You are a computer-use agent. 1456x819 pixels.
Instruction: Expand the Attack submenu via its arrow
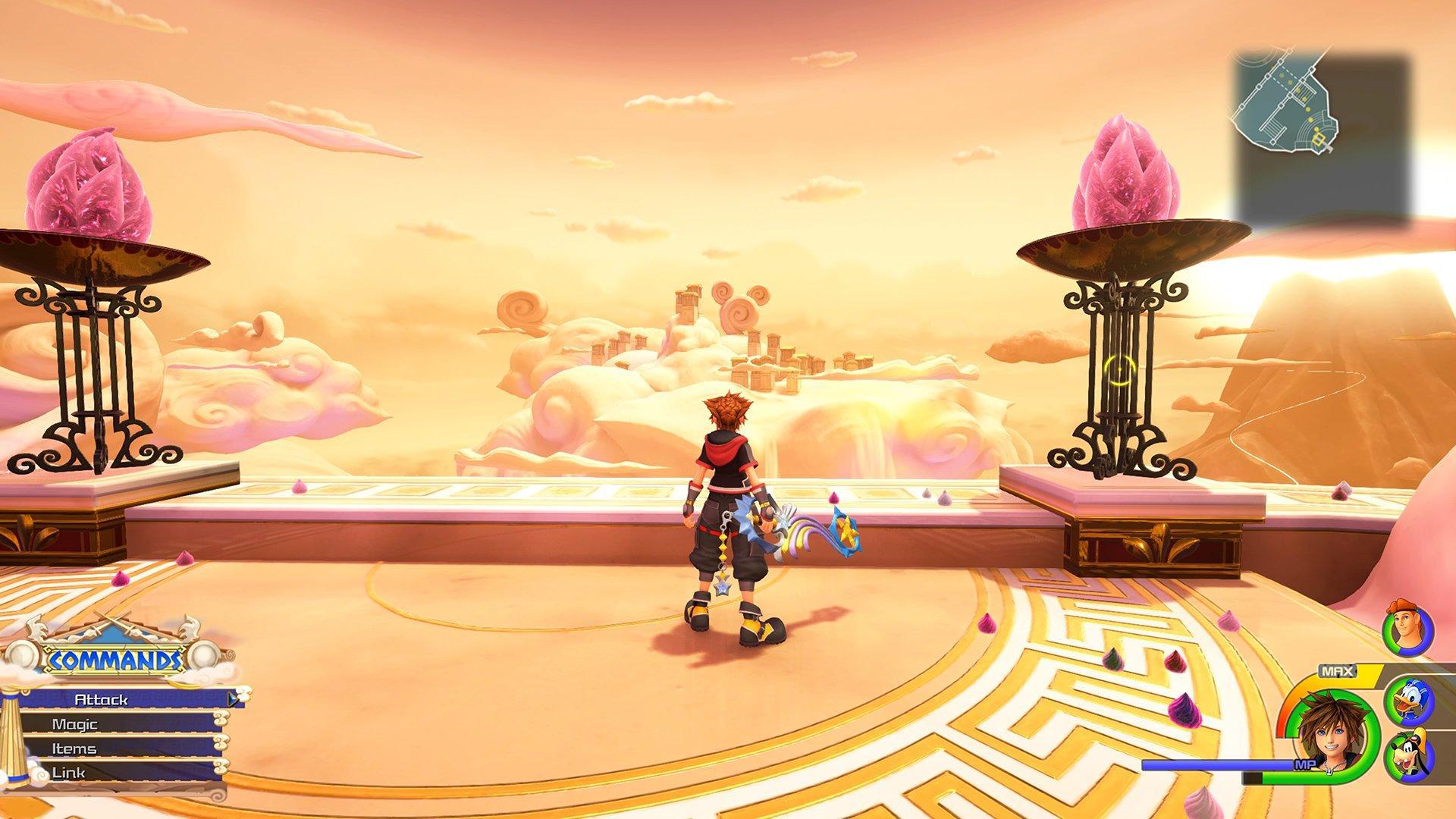233,698
